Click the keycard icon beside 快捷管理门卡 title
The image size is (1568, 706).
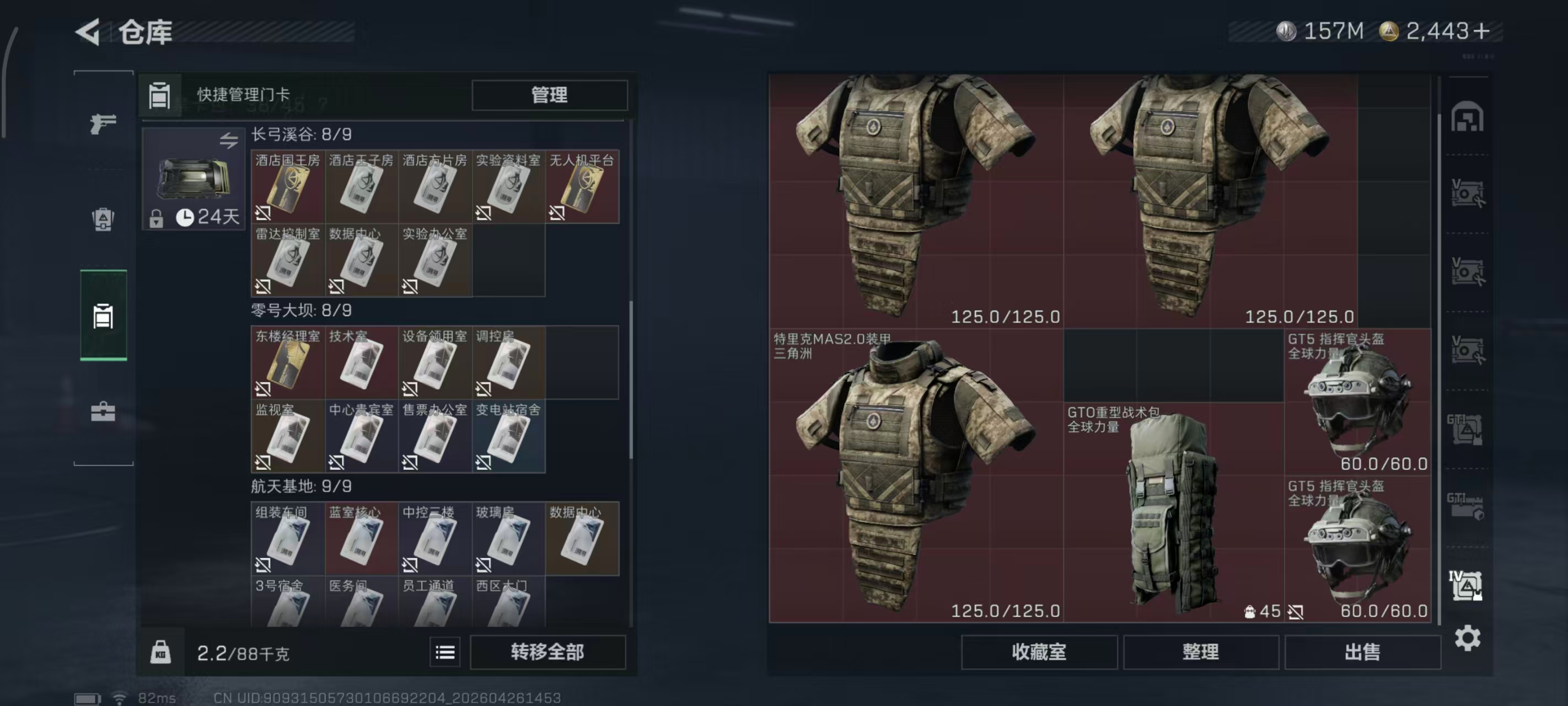[x=159, y=95]
